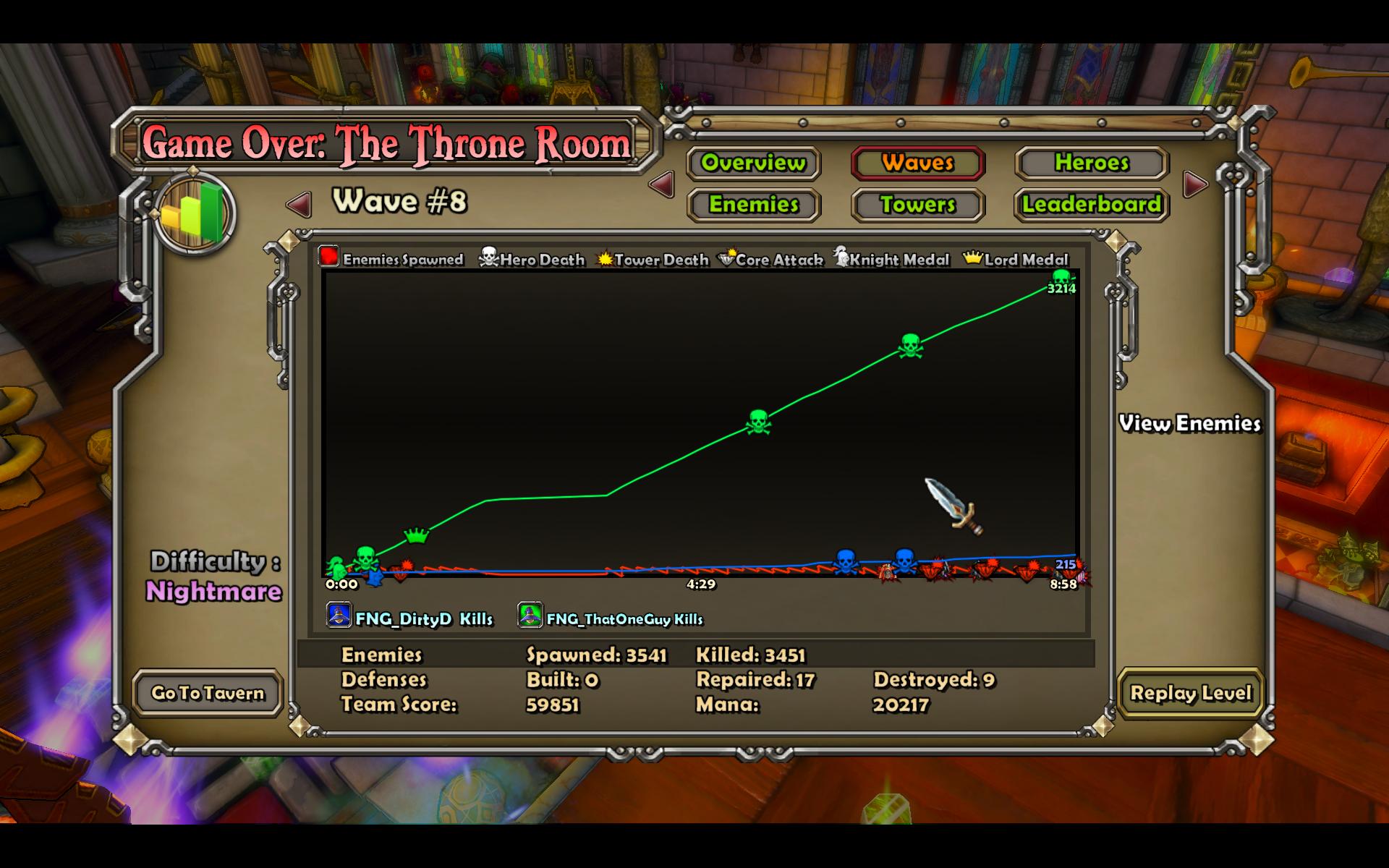
Task: Click the left arrow beside the tab buttons
Action: point(662,184)
